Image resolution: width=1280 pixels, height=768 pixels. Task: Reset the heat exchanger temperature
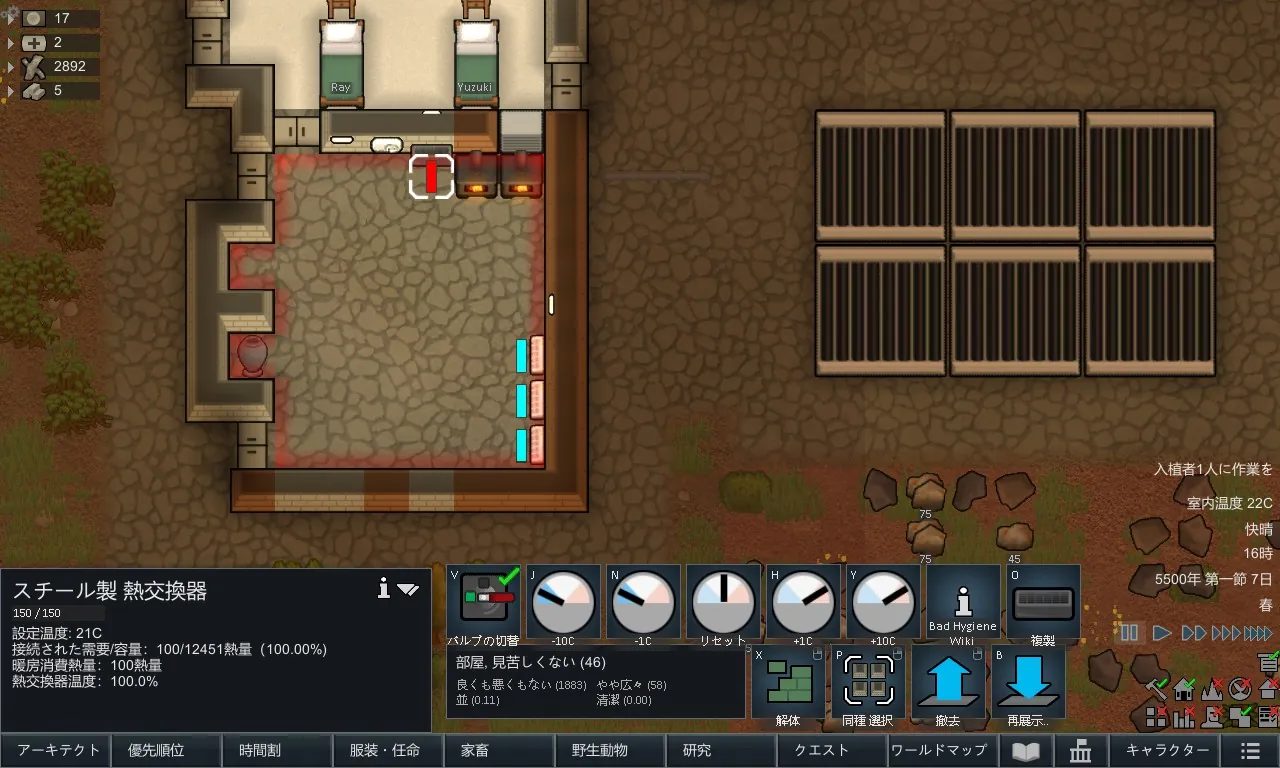pyautogui.click(x=724, y=602)
